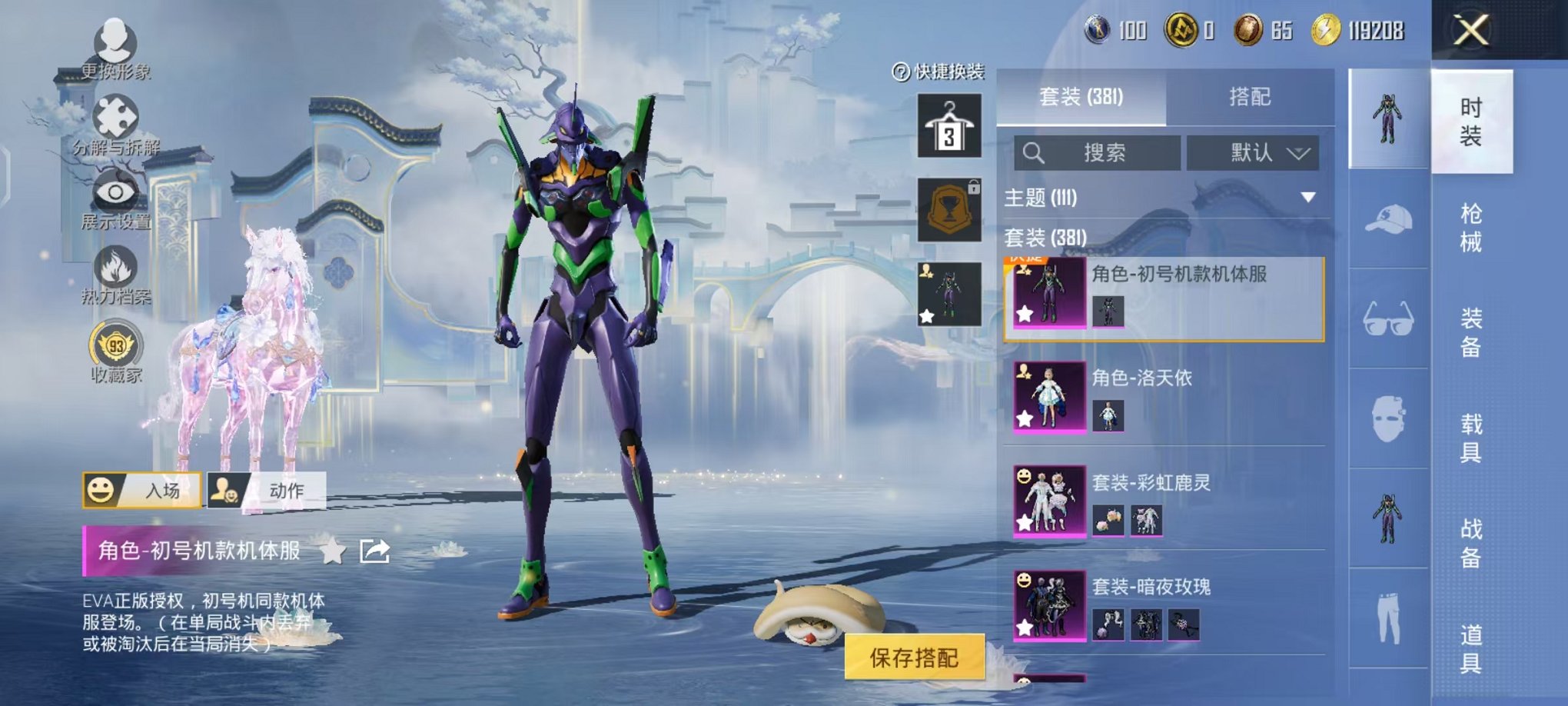Viewport: 1568px width, 706px height.
Task: Open the 快捷换装 hanger preset slot
Action: pos(949,125)
